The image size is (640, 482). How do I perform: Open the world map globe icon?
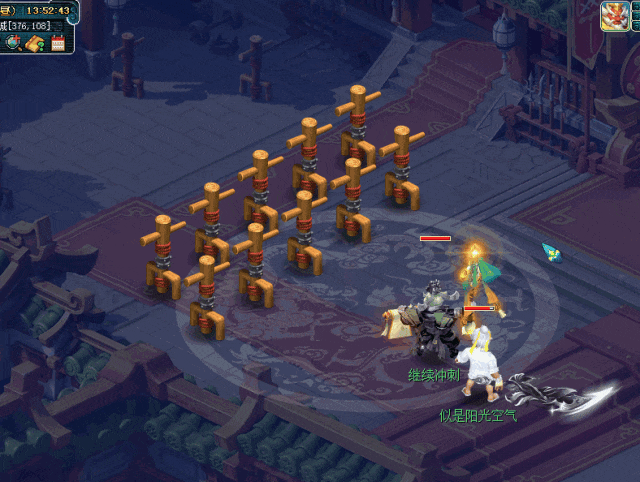(x=13, y=42)
